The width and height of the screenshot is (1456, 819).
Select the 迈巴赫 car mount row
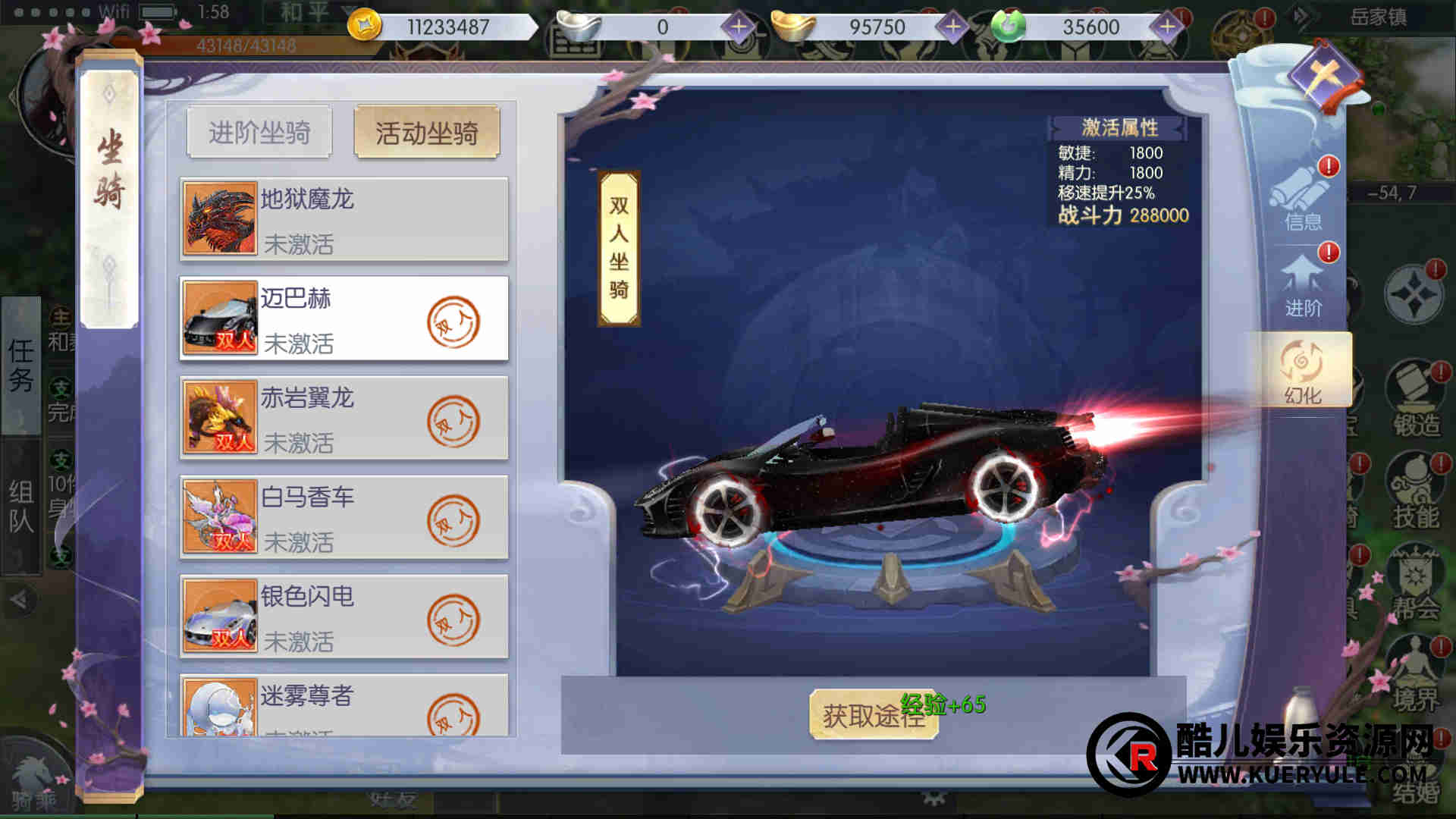(344, 318)
